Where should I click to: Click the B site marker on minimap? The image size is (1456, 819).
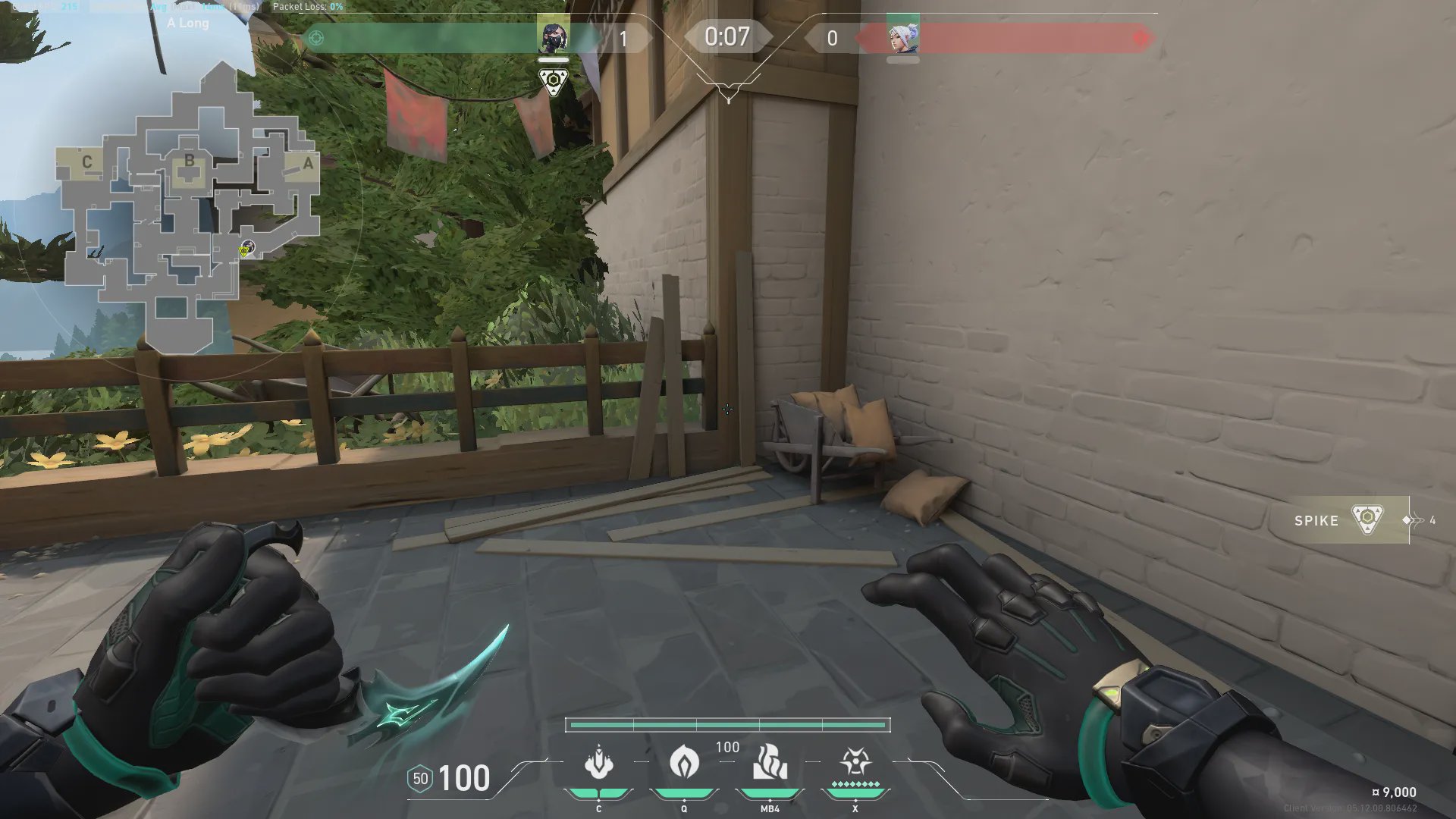(189, 161)
